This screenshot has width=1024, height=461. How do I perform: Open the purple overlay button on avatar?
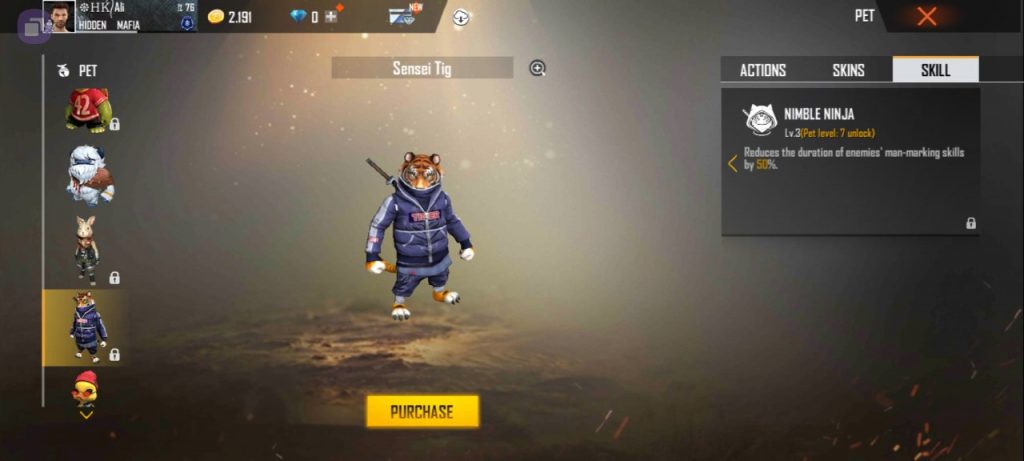pos(34,26)
